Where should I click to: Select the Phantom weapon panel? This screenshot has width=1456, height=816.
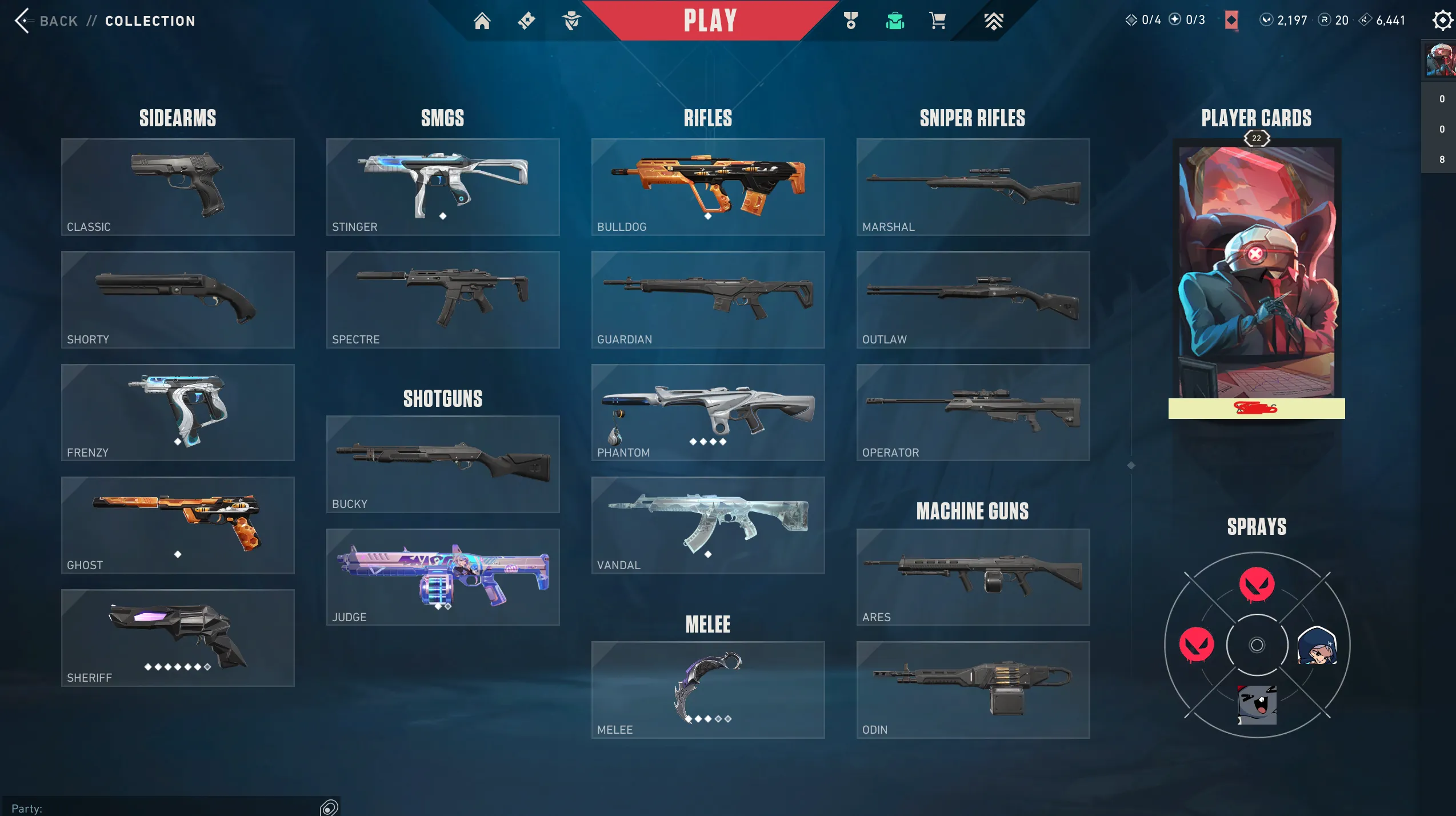tap(707, 411)
